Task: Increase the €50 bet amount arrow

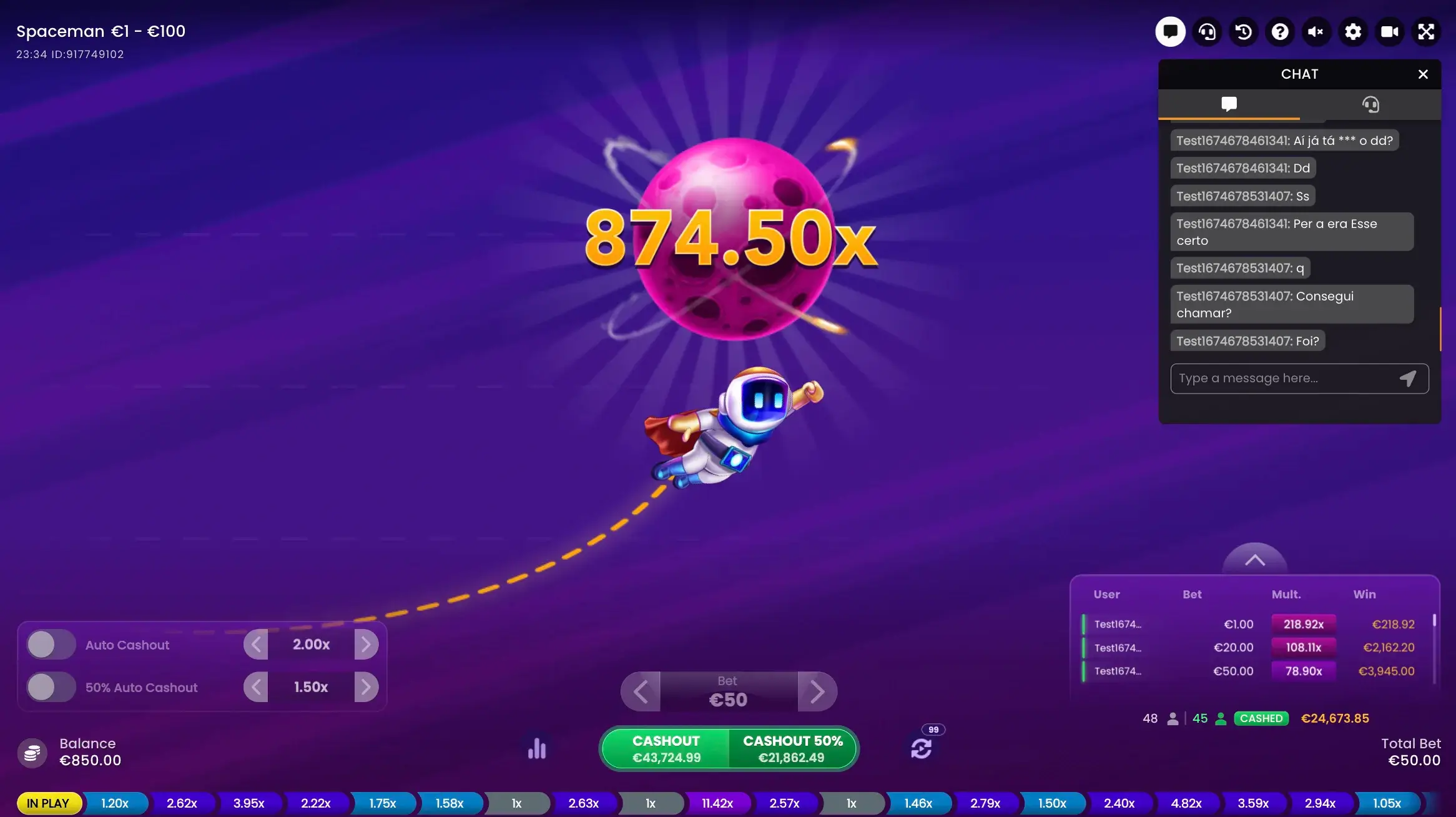Action: [818, 691]
